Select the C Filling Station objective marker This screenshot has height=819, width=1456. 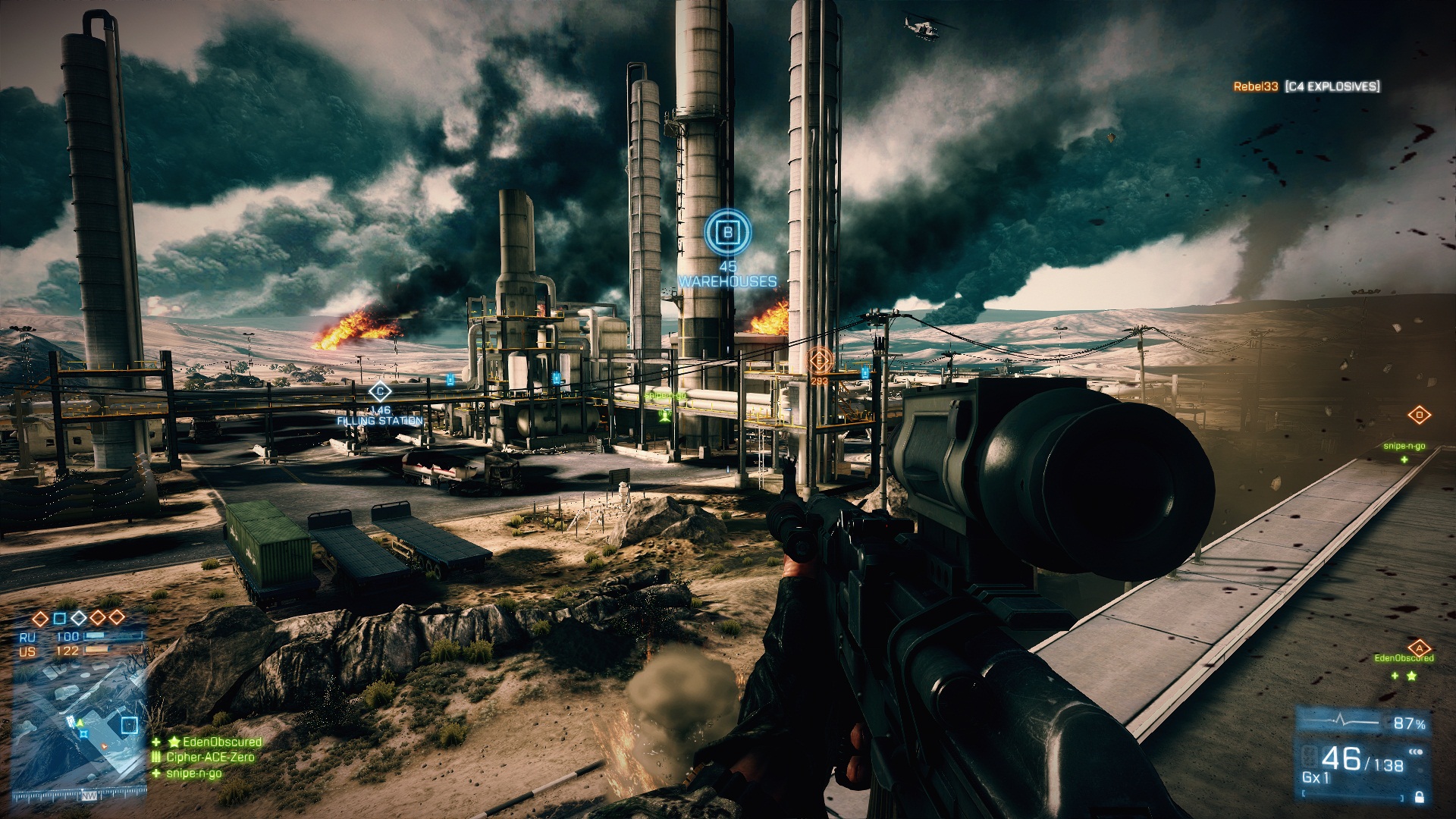[379, 392]
